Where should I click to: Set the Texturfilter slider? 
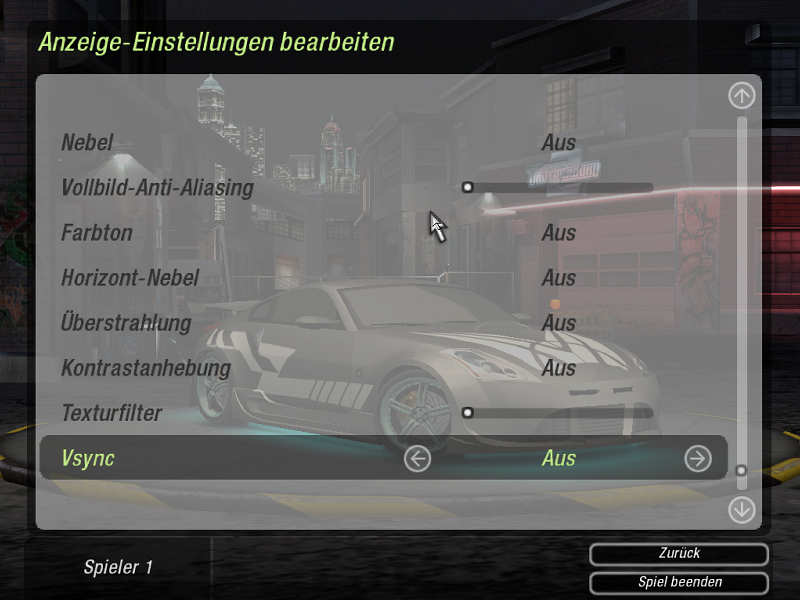point(558,412)
